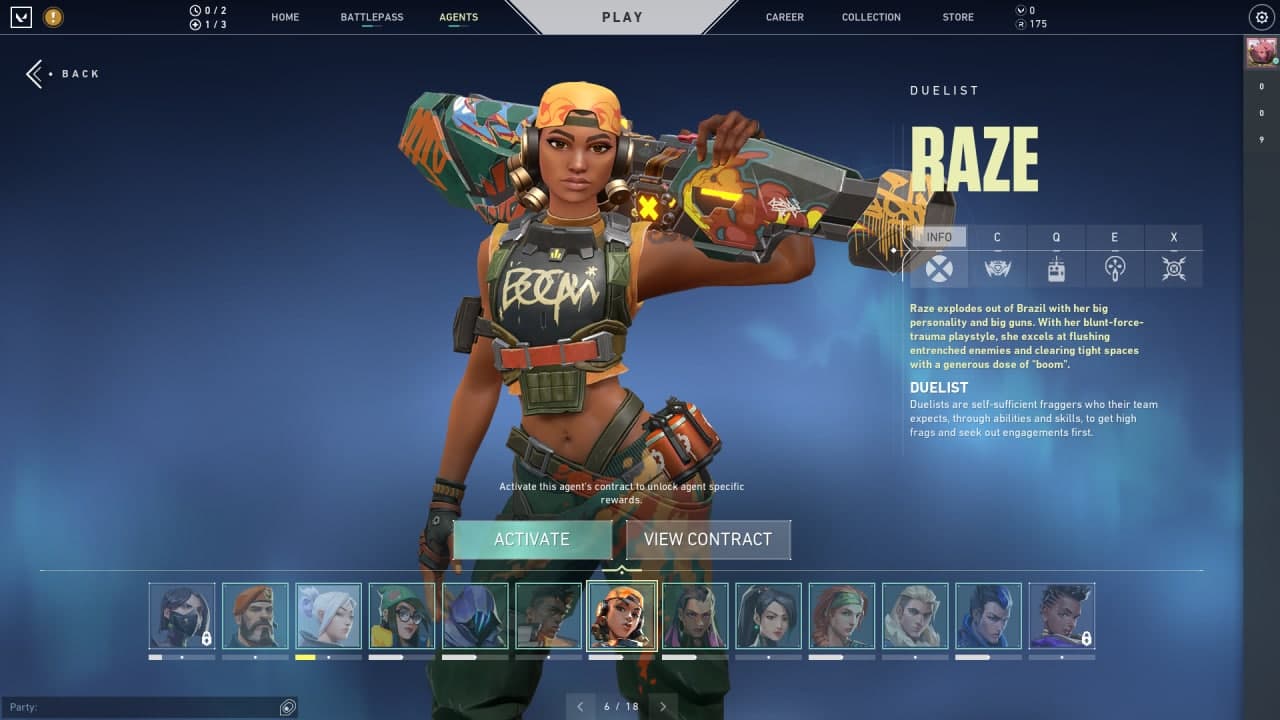Switch to the Battlepass tab
The width and height of the screenshot is (1280, 720).
(x=371, y=17)
